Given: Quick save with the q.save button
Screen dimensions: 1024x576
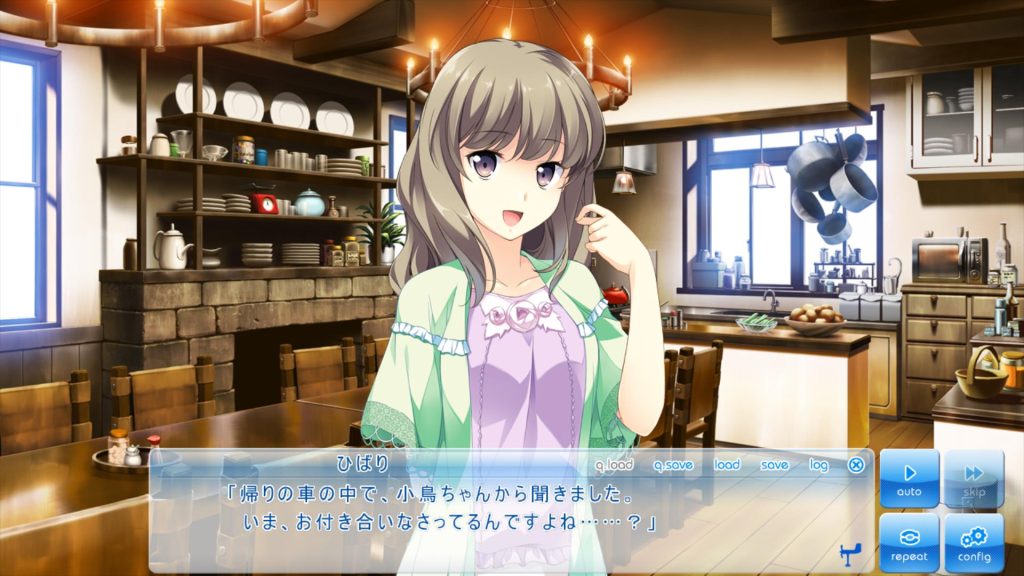Looking at the screenshot, I should 673,464.
